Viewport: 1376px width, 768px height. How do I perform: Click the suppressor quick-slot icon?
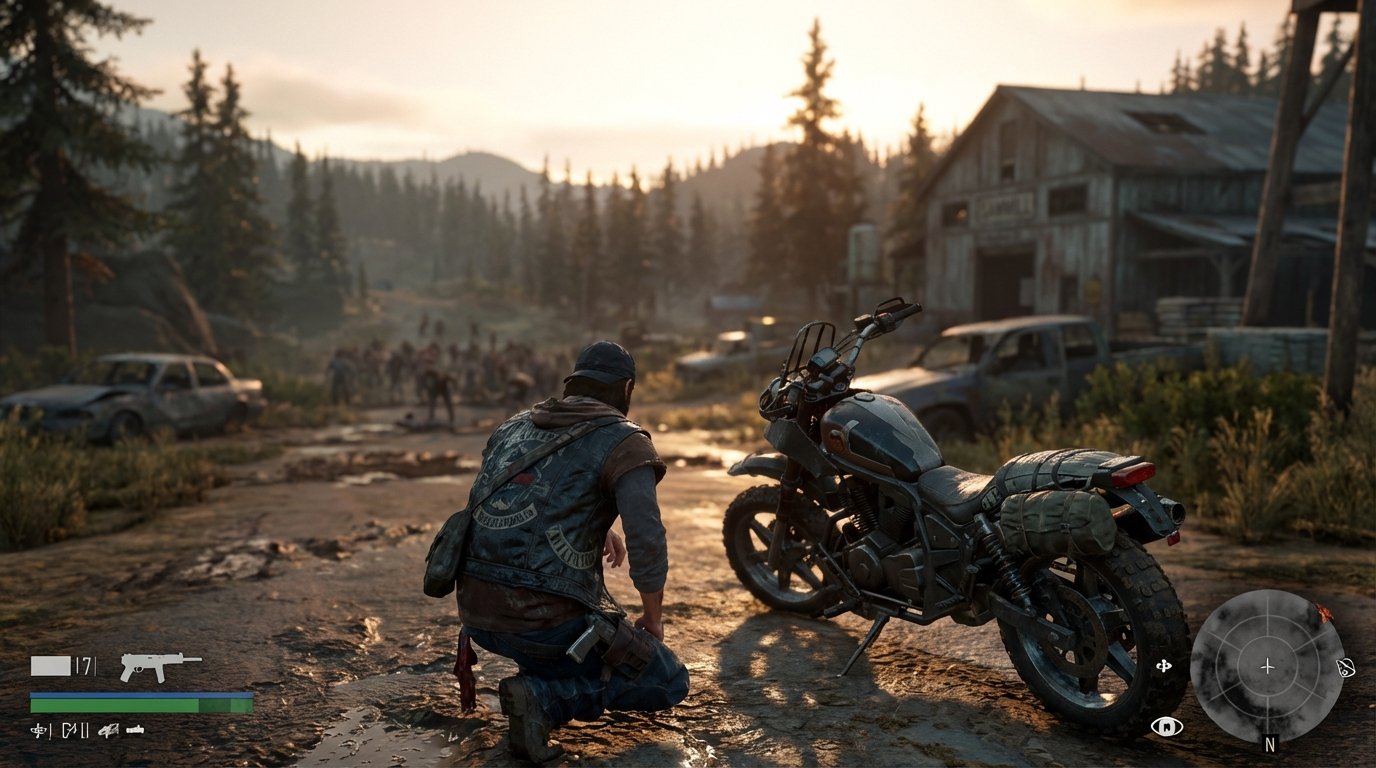pos(135,730)
